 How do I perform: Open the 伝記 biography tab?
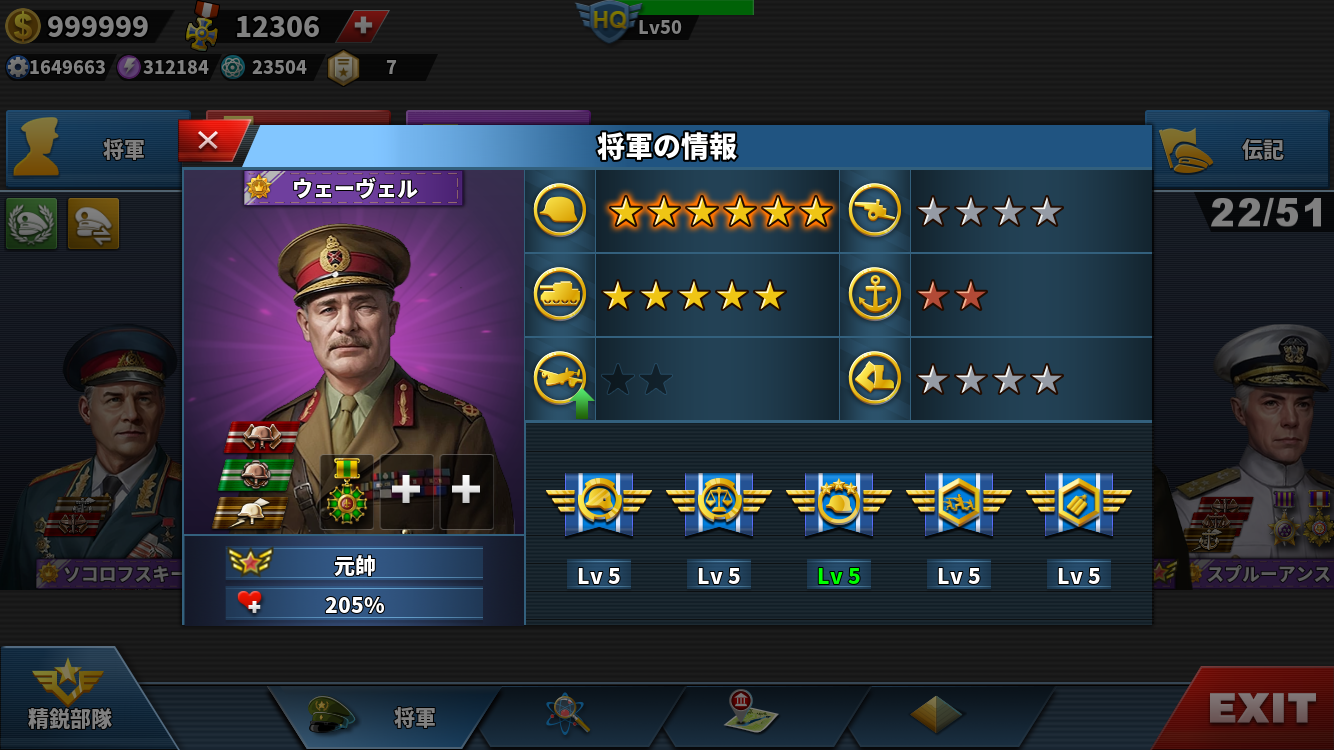coord(1238,150)
